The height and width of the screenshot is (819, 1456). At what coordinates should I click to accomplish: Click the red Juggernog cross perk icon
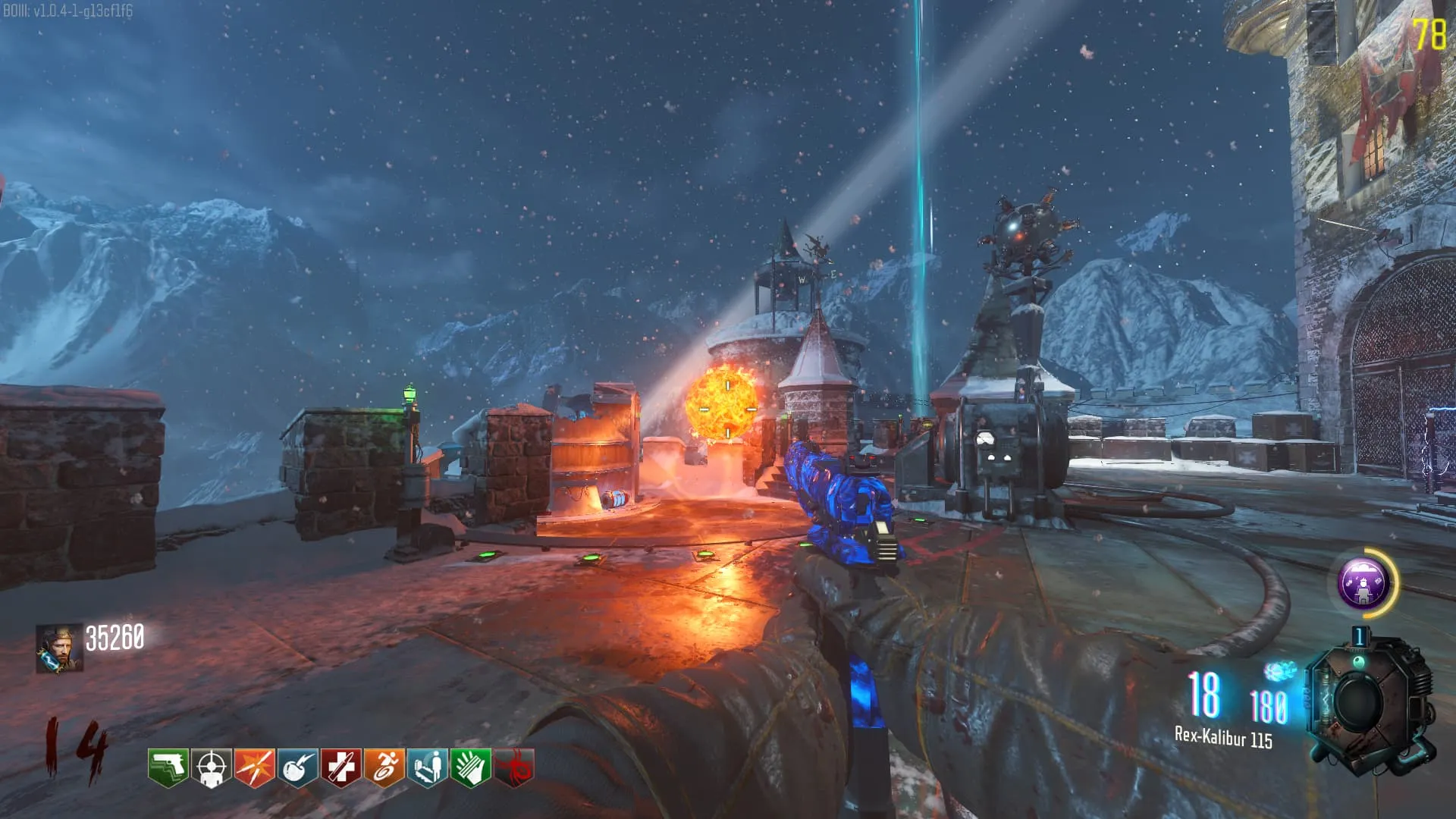tap(340, 767)
